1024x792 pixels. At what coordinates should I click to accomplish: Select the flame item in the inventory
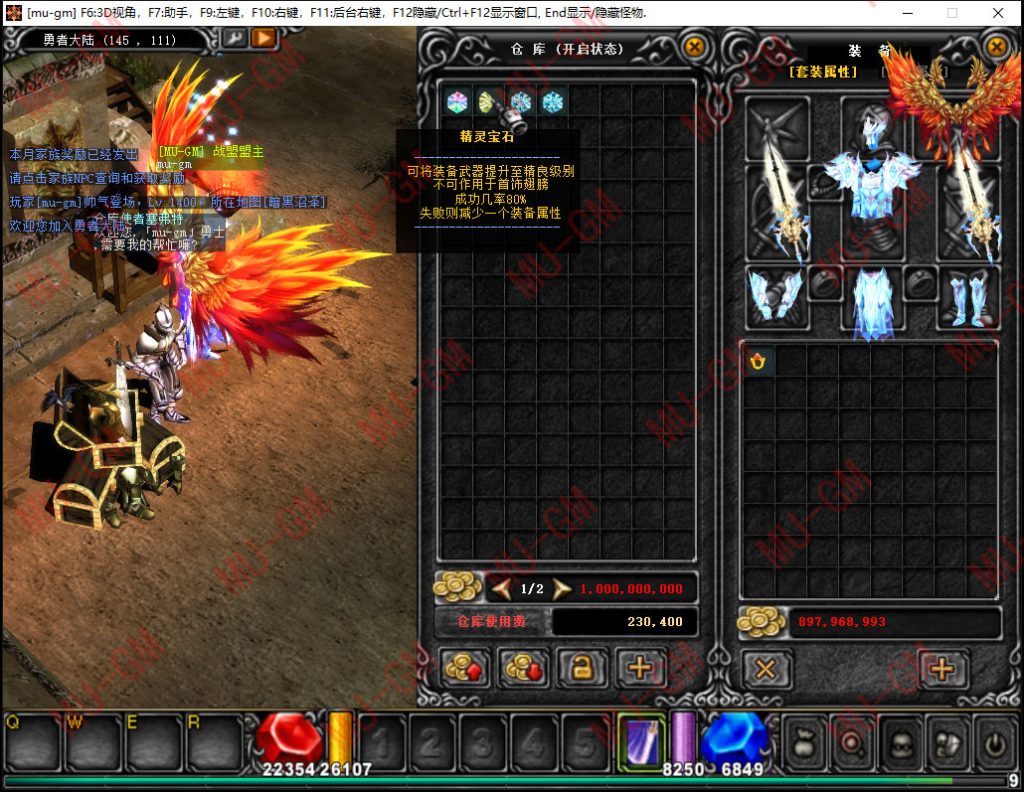click(x=759, y=361)
